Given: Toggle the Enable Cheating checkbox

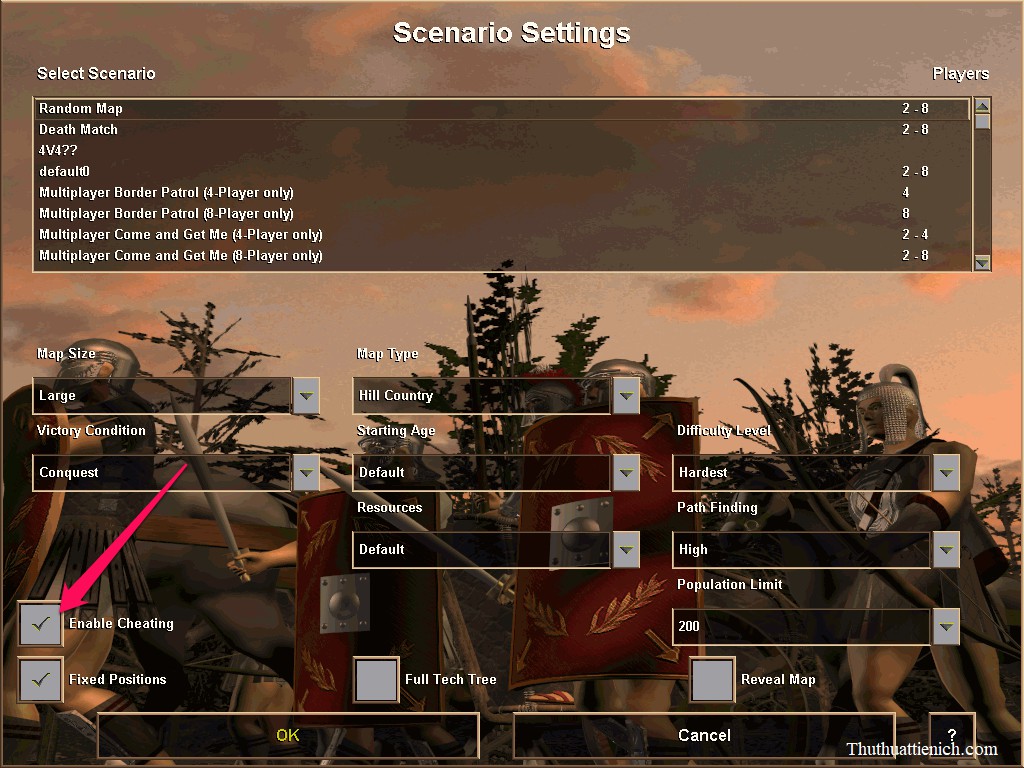Looking at the screenshot, I should (x=41, y=624).
